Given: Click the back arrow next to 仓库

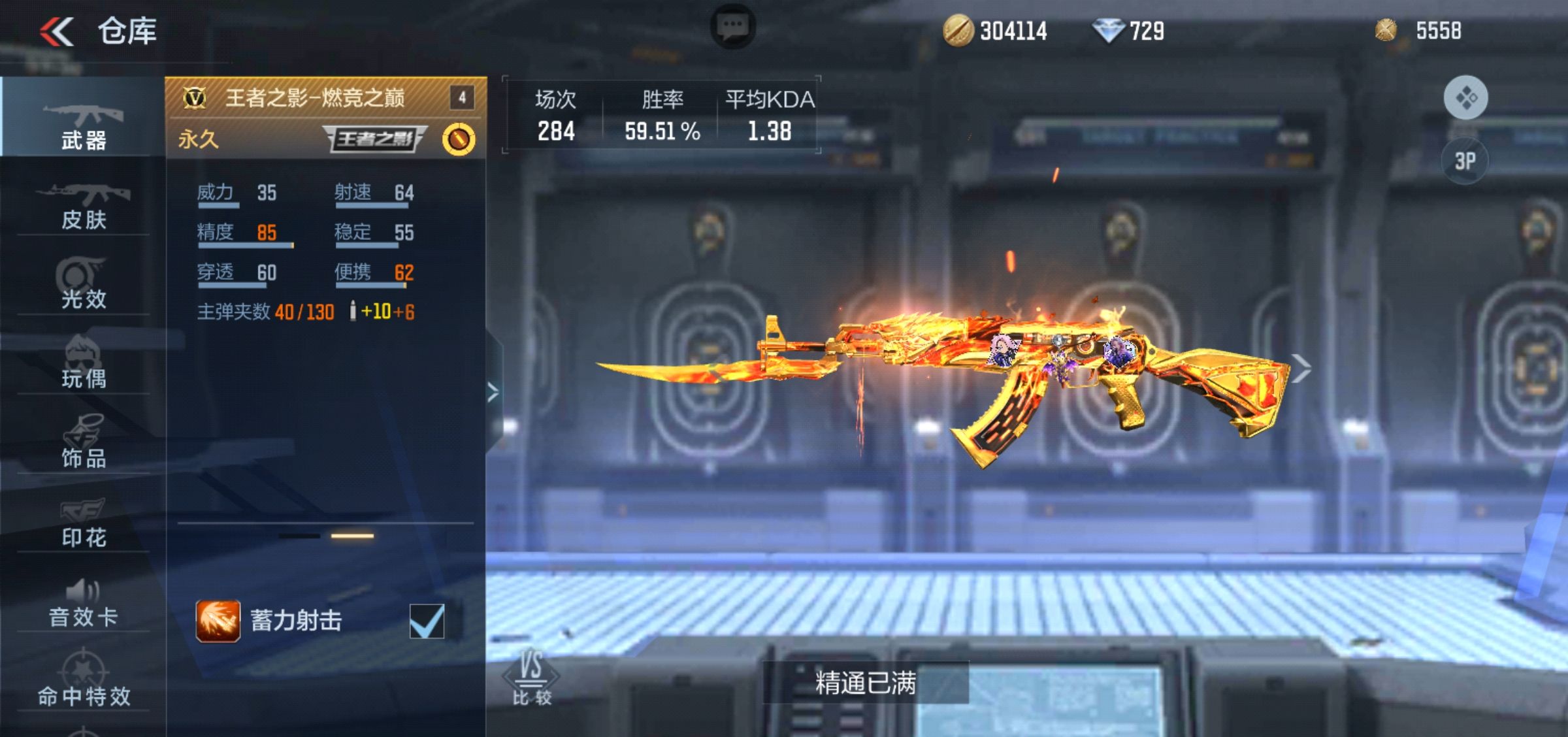Looking at the screenshot, I should point(57,31).
